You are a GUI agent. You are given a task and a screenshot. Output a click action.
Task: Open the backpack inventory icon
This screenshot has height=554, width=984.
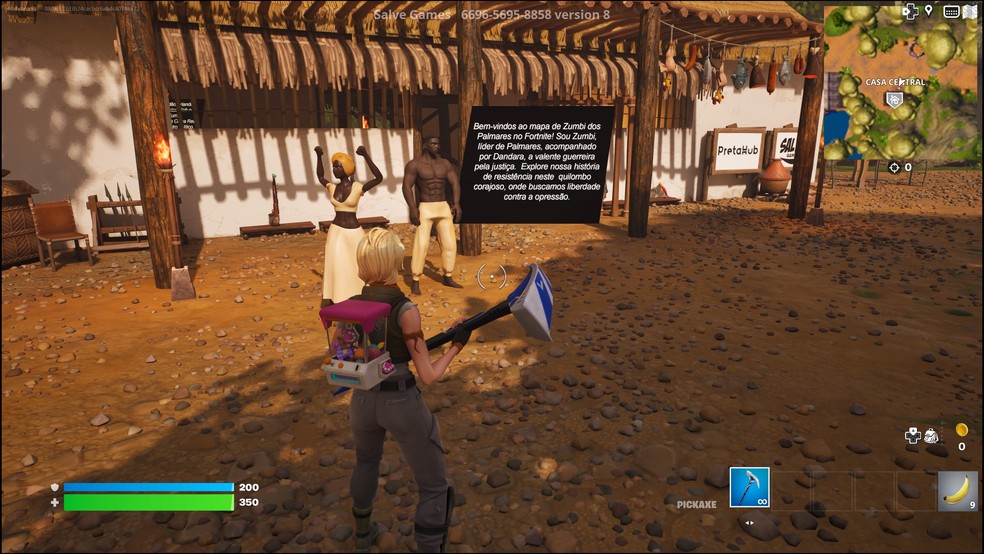[930, 435]
